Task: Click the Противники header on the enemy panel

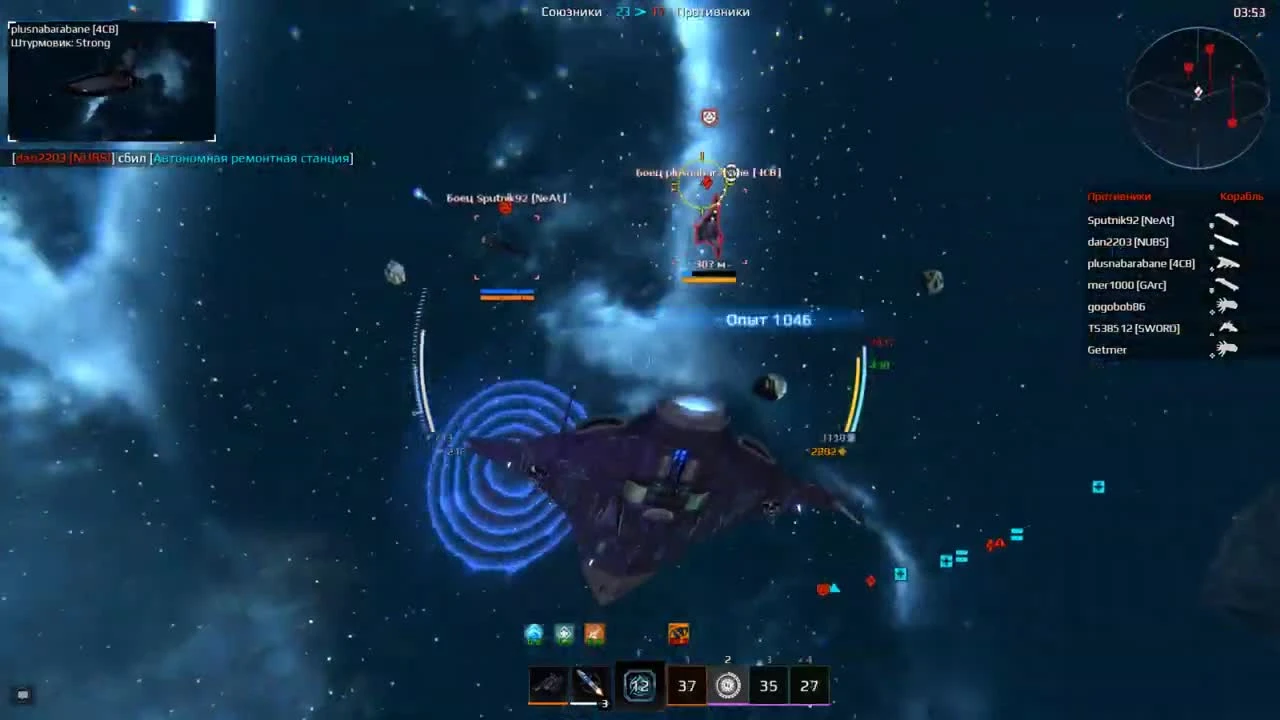Action: coord(1119,196)
